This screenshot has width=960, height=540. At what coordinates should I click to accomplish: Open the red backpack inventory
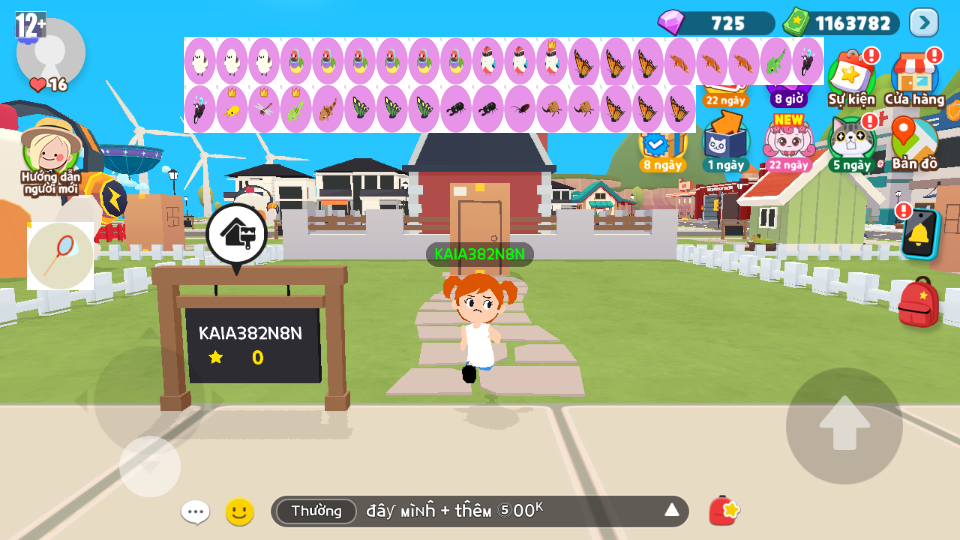pos(918,302)
